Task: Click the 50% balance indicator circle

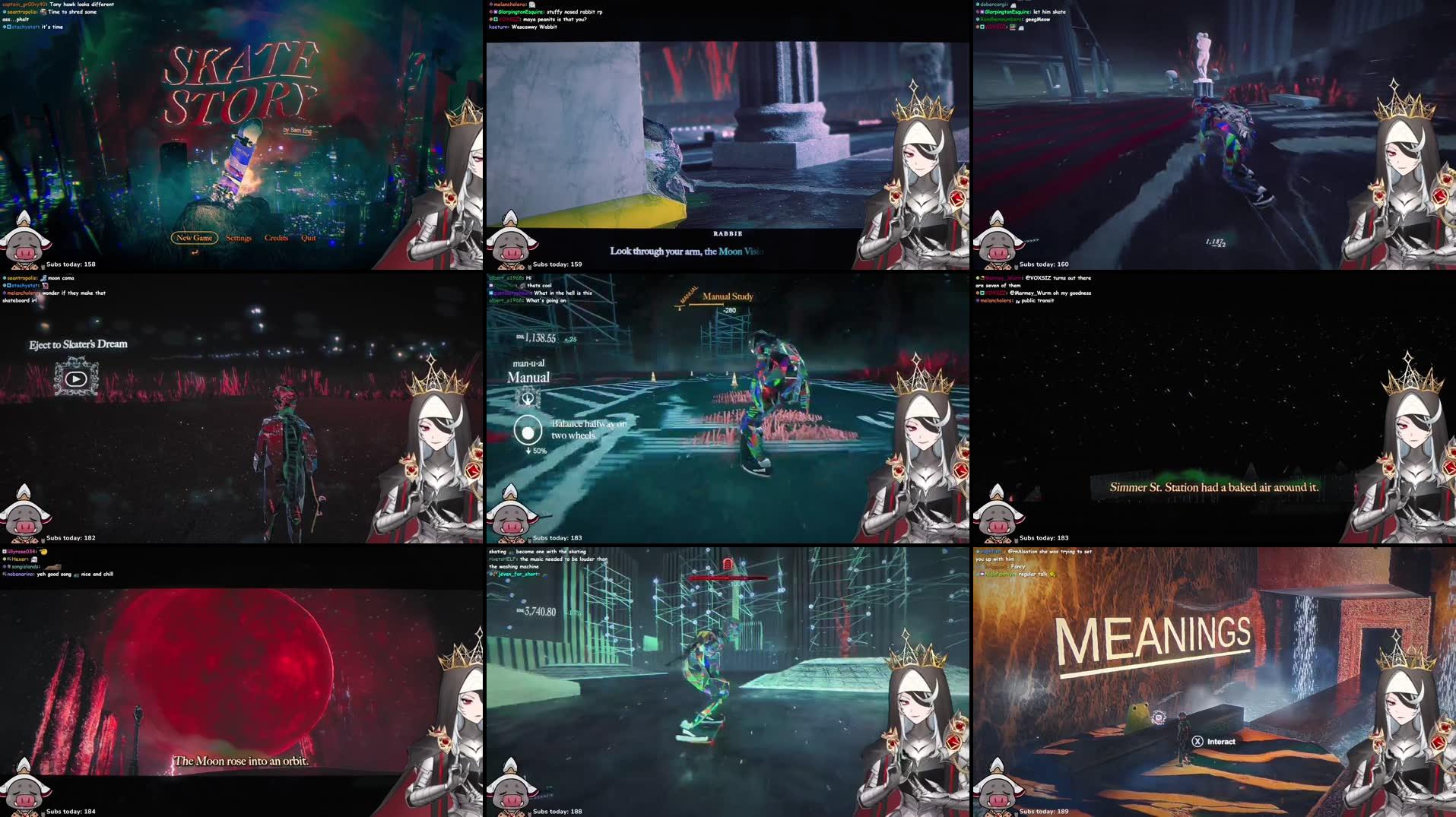Action: coord(529,431)
